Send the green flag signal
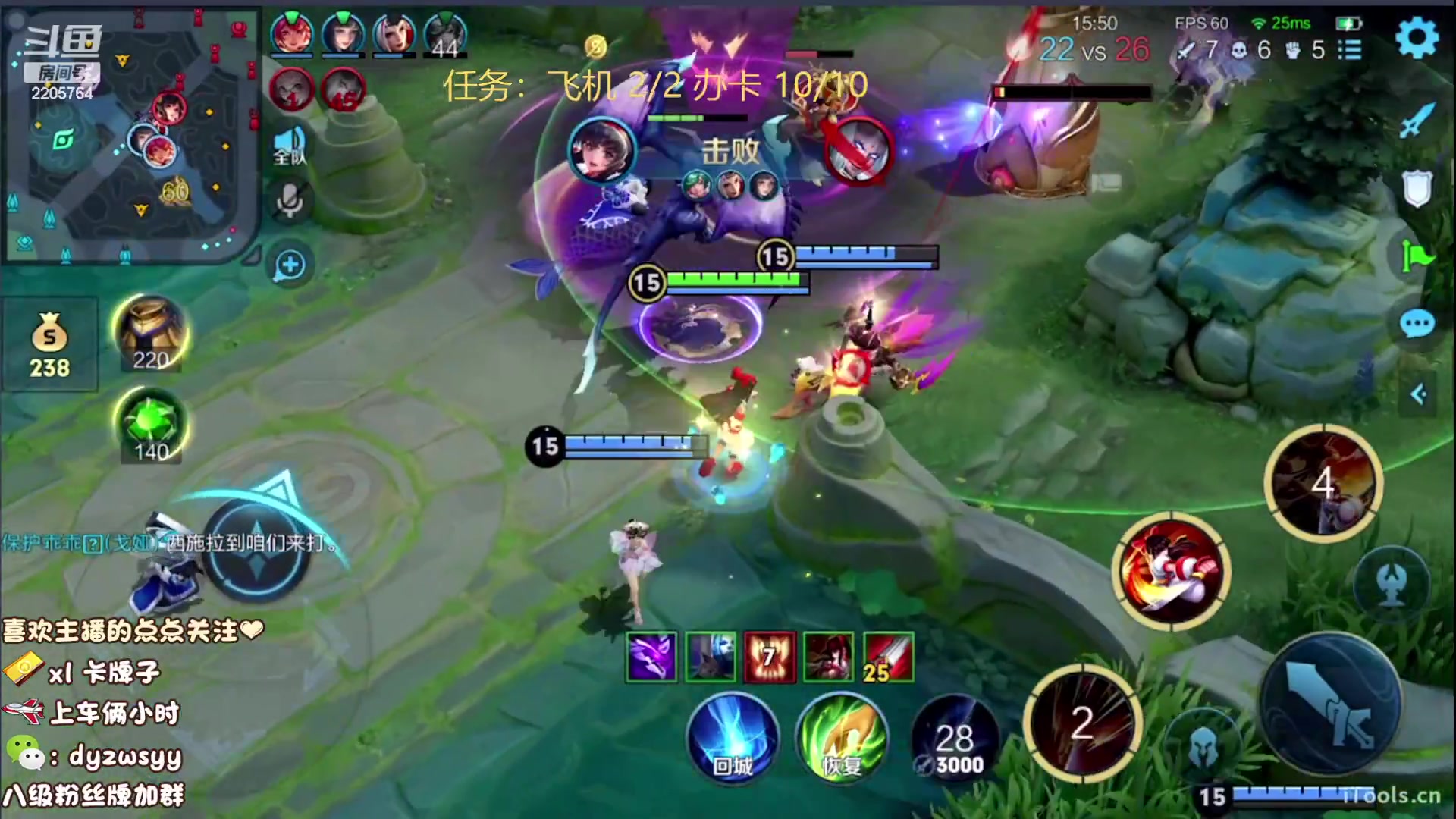1456x819 pixels. 1416,256
